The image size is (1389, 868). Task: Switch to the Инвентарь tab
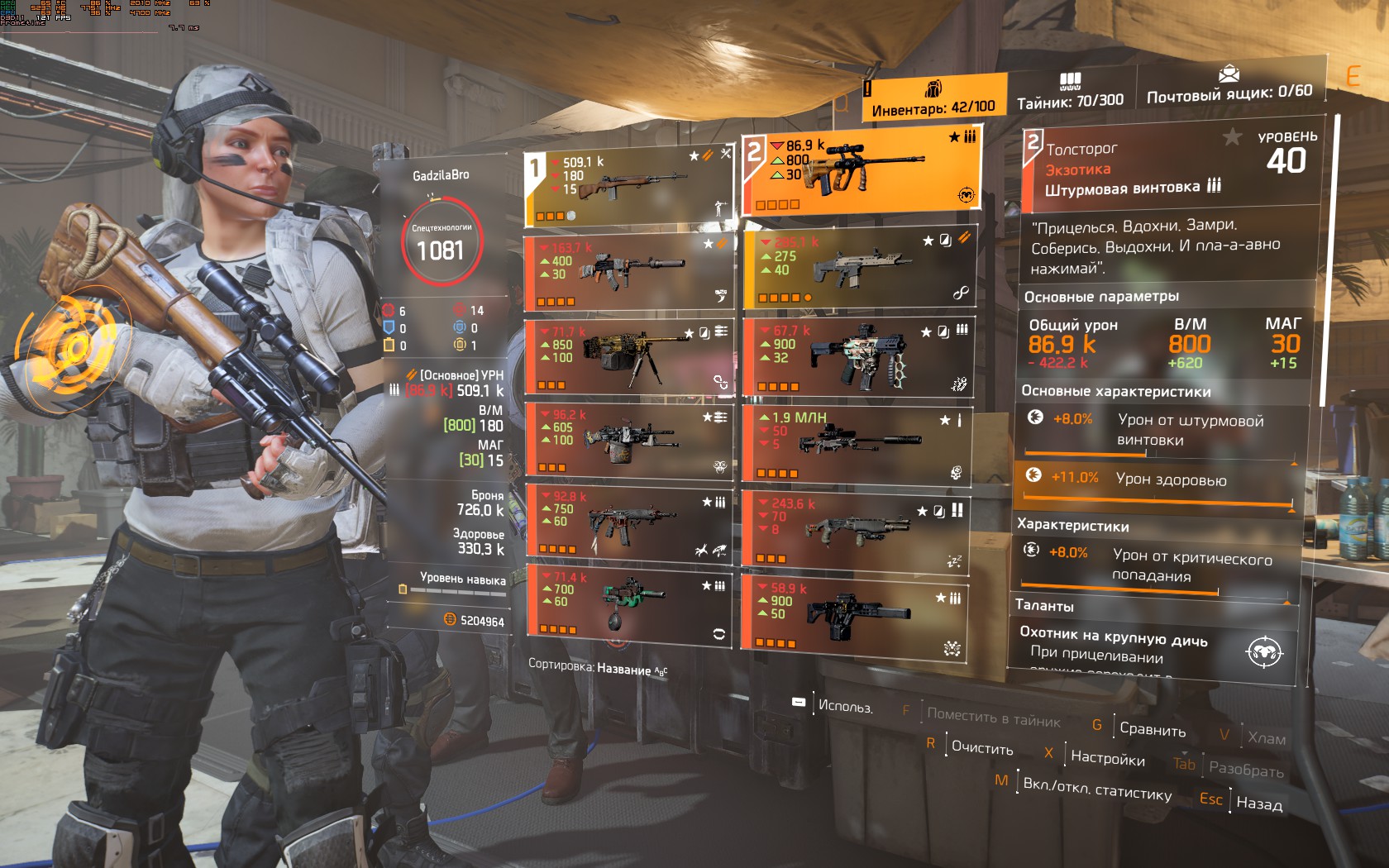(934, 98)
